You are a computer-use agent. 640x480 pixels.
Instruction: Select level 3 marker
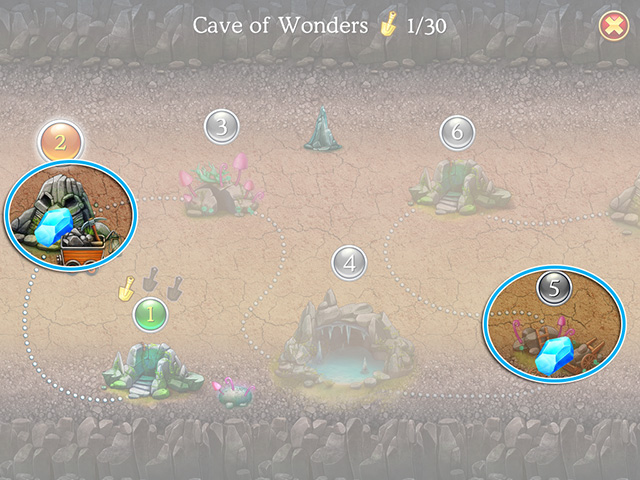point(222,127)
